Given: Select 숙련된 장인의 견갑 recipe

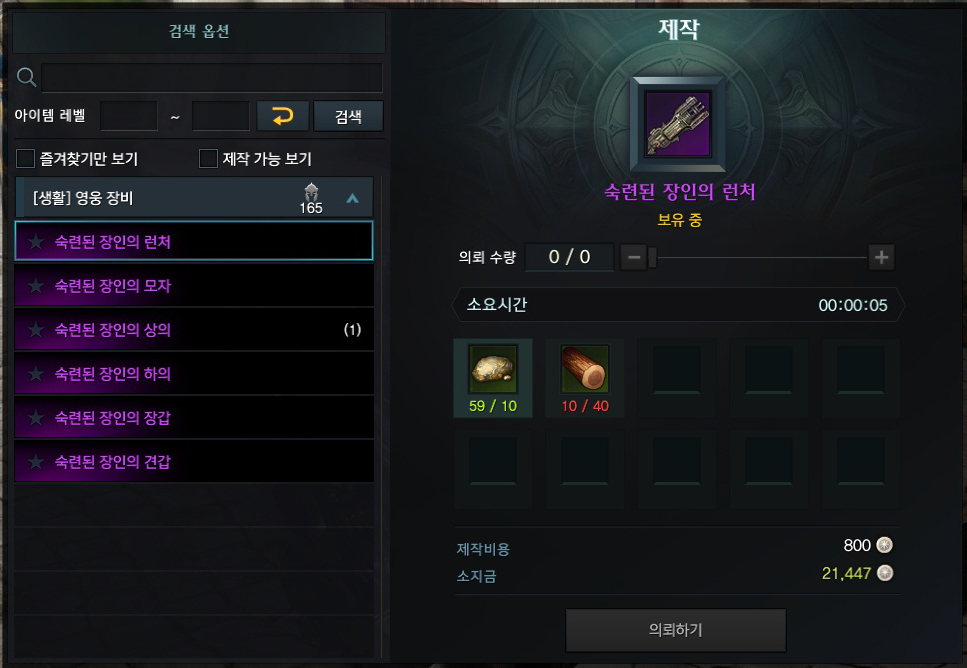Looking at the screenshot, I should (194, 462).
